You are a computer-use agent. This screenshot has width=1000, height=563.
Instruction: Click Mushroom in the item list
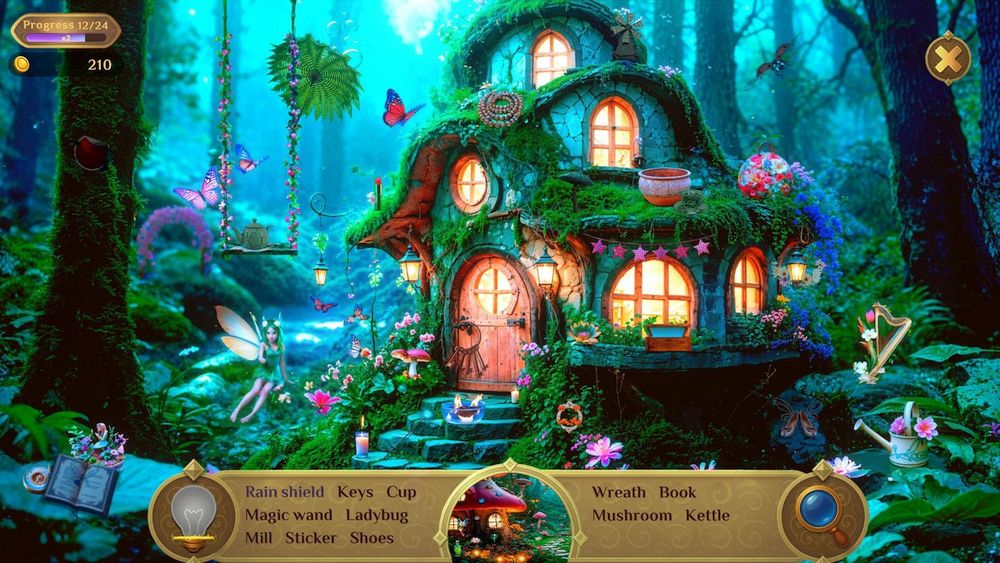pos(632,515)
